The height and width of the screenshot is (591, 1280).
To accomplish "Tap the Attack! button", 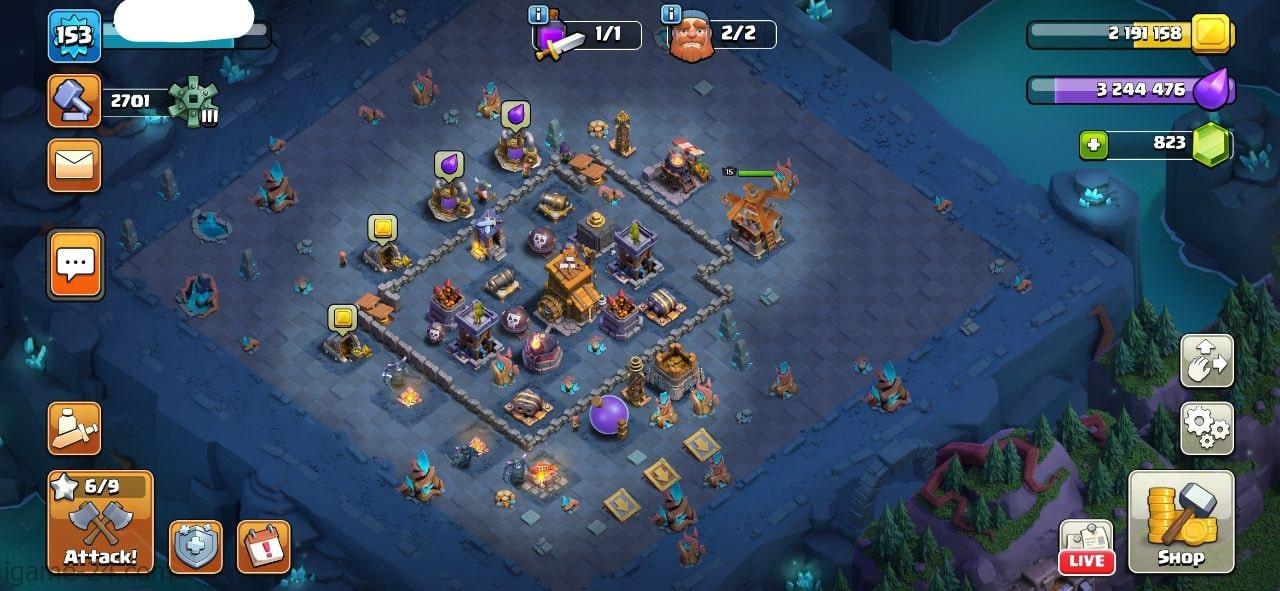I will click(x=100, y=522).
